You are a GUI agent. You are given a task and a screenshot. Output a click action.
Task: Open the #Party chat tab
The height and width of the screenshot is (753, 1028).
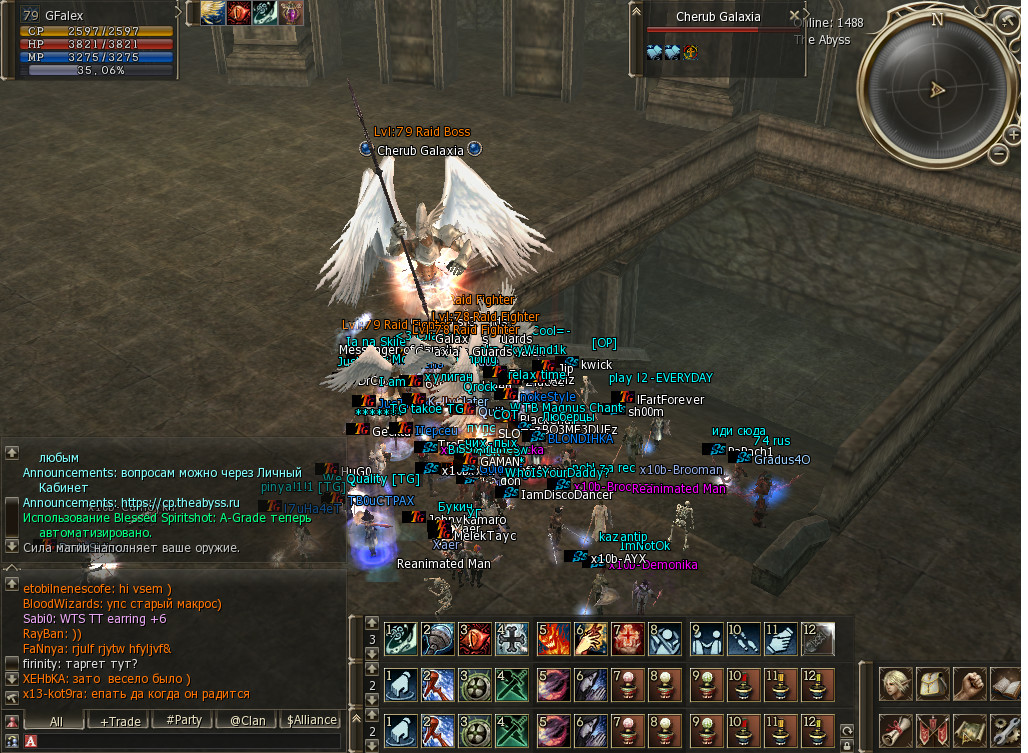point(183,720)
